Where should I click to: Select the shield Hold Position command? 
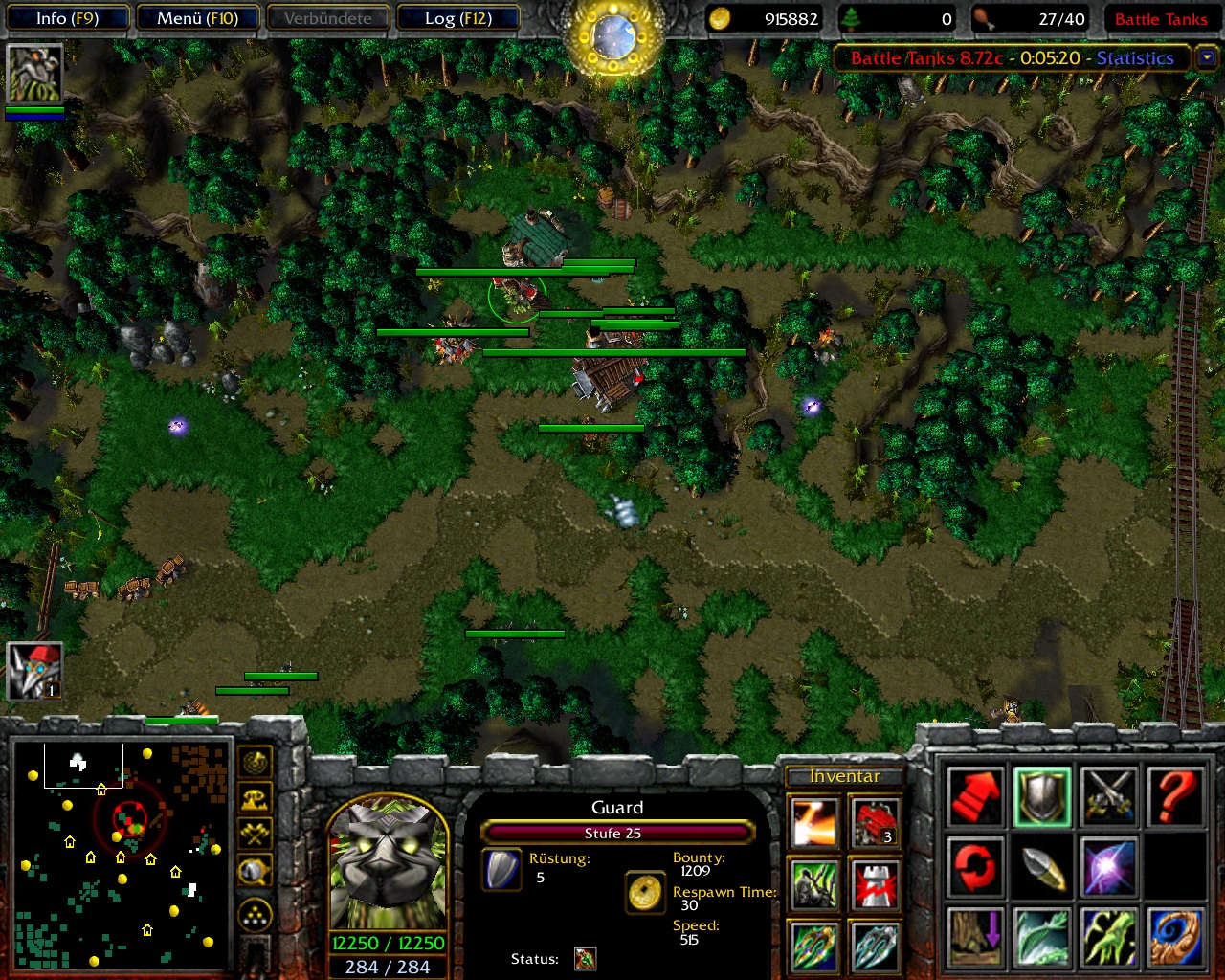(1042, 797)
